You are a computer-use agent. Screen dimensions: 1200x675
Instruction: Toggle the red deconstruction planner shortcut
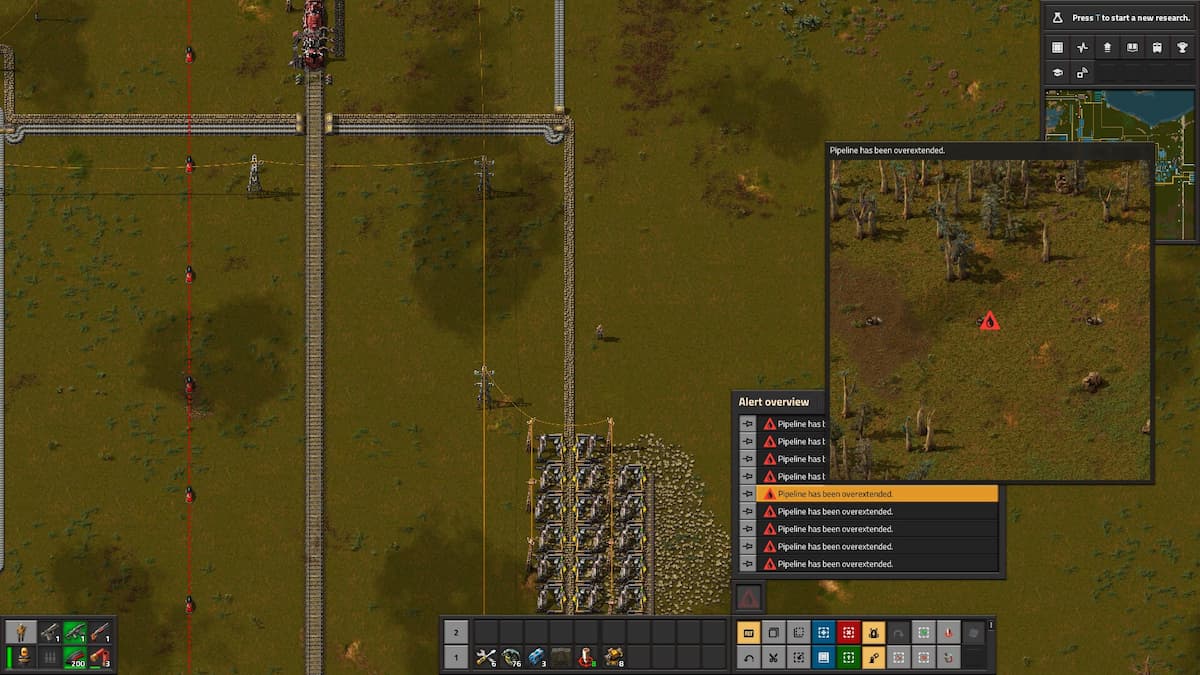(x=848, y=632)
